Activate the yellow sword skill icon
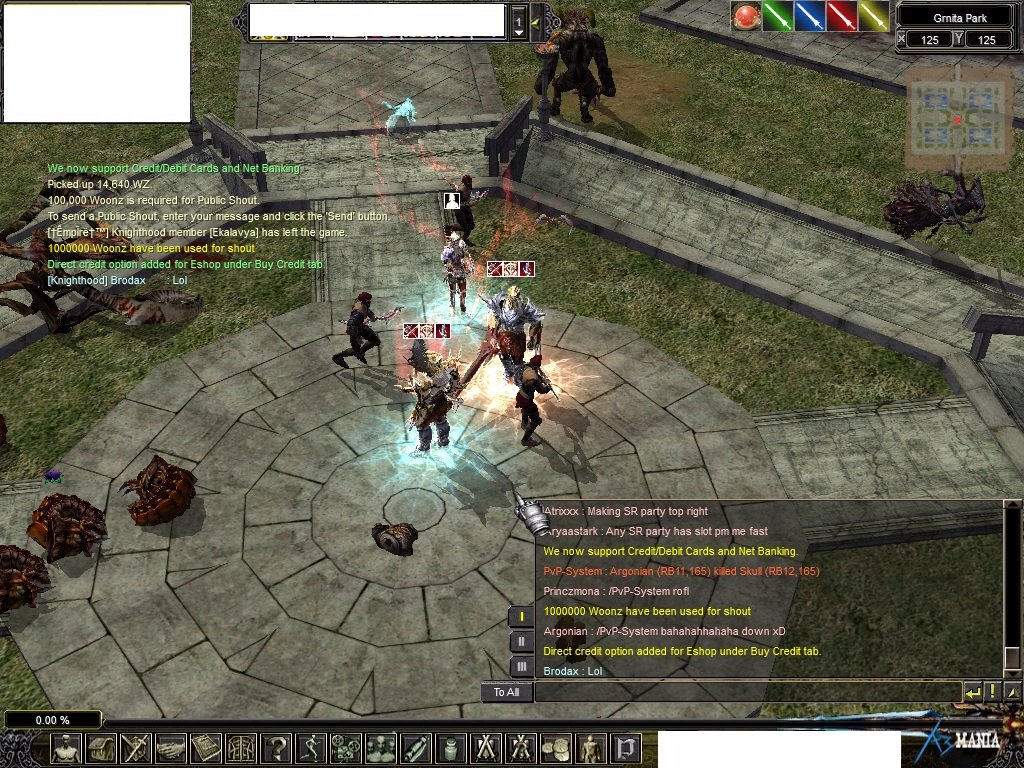This screenshot has width=1024, height=768. click(874, 16)
